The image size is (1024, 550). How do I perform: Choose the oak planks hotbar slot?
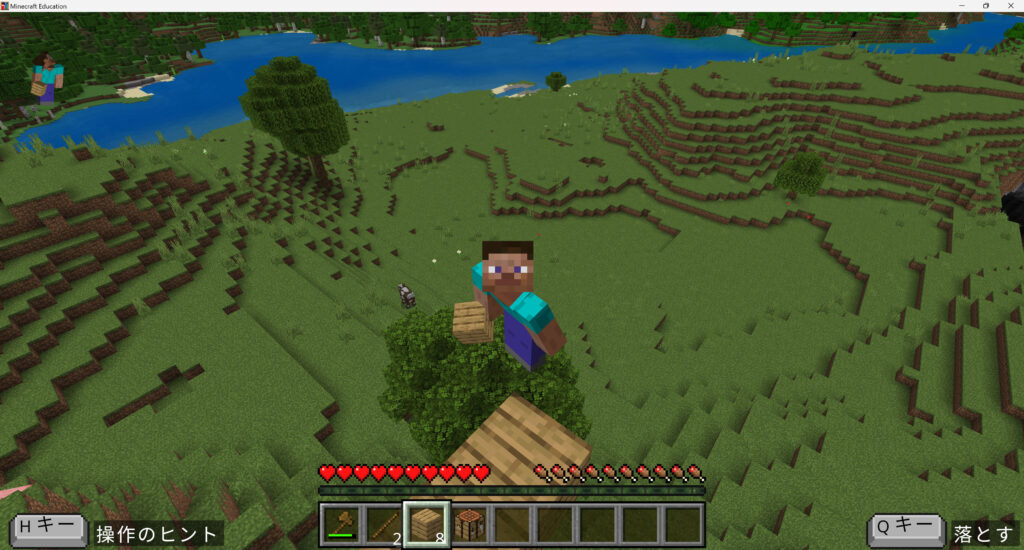(x=426, y=524)
